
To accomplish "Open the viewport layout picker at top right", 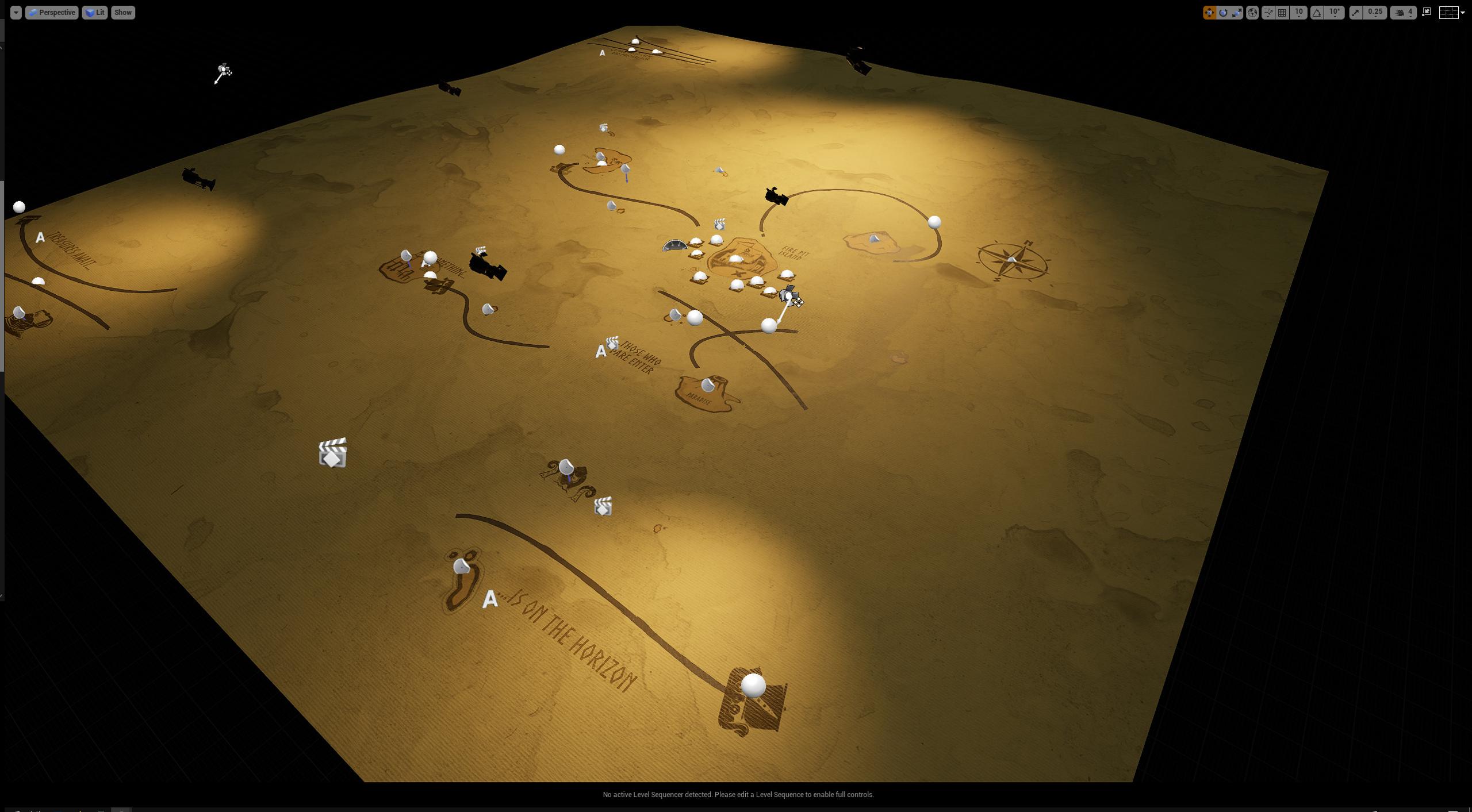I will click(x=1449, y=13).
